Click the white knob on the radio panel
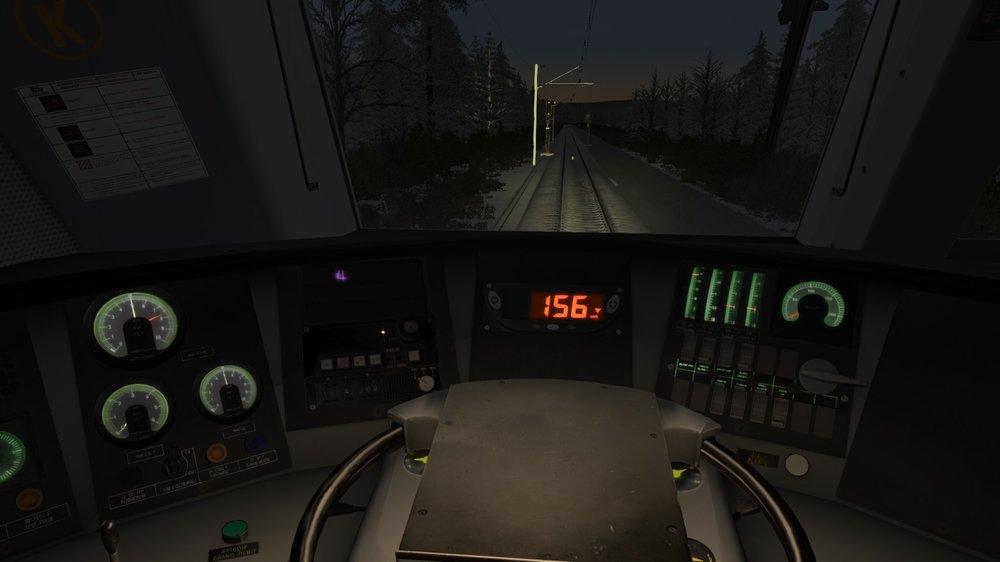The width and height of the screenshot is (1000, 562). [427, 382]
